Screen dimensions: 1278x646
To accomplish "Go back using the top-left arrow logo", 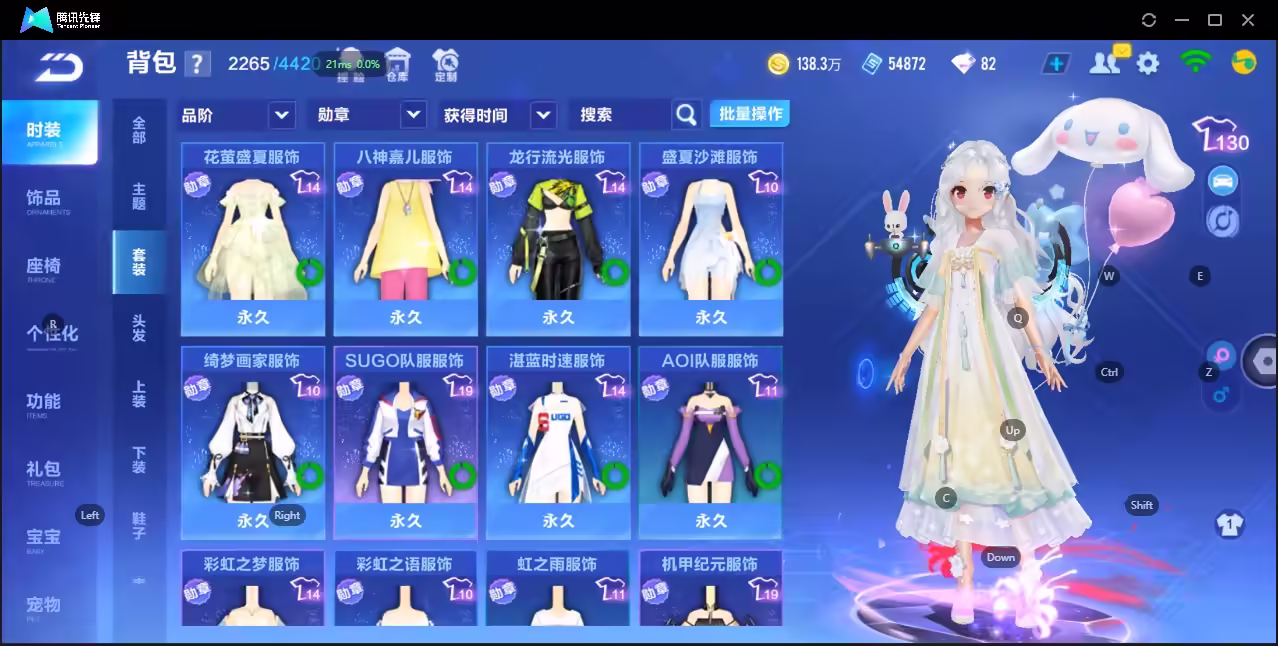I will (58, 66).
